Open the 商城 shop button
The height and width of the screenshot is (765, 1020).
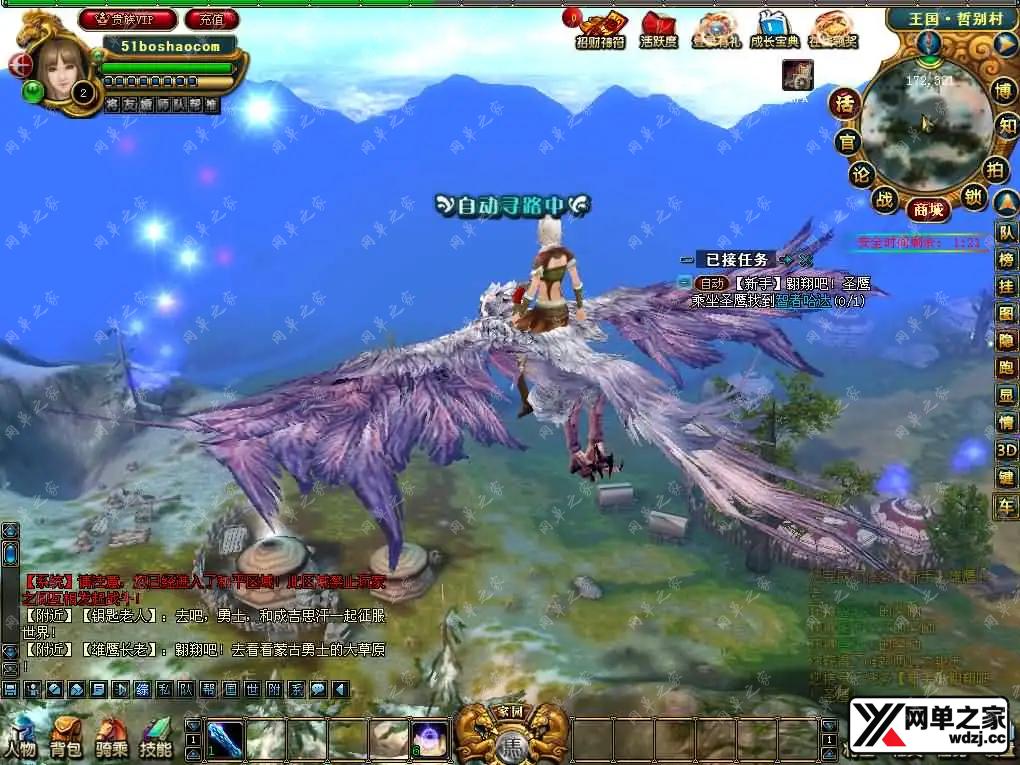[x=927, y=210]
